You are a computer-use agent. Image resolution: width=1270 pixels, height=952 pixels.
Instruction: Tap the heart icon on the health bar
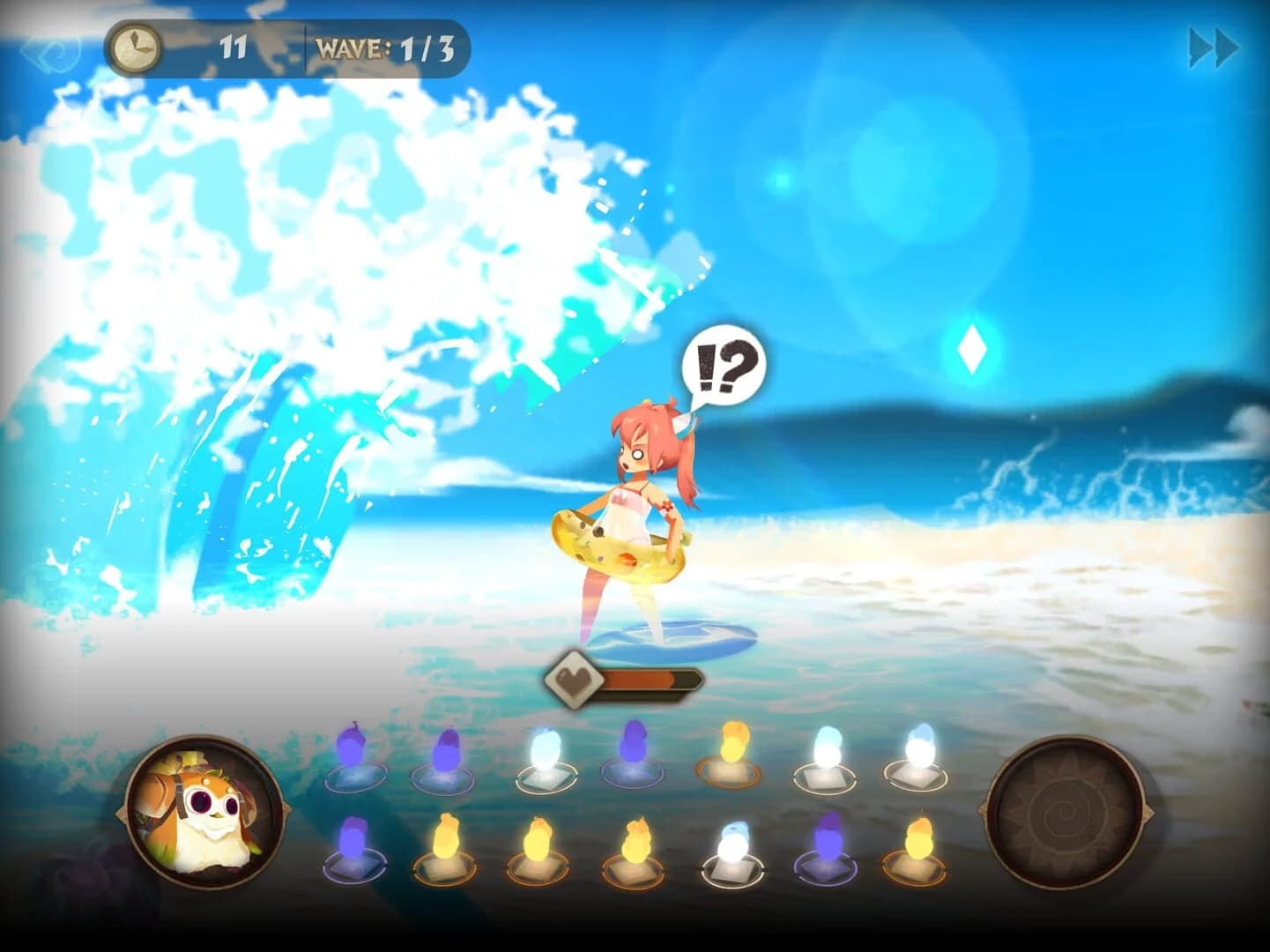[x=573, y=677]
